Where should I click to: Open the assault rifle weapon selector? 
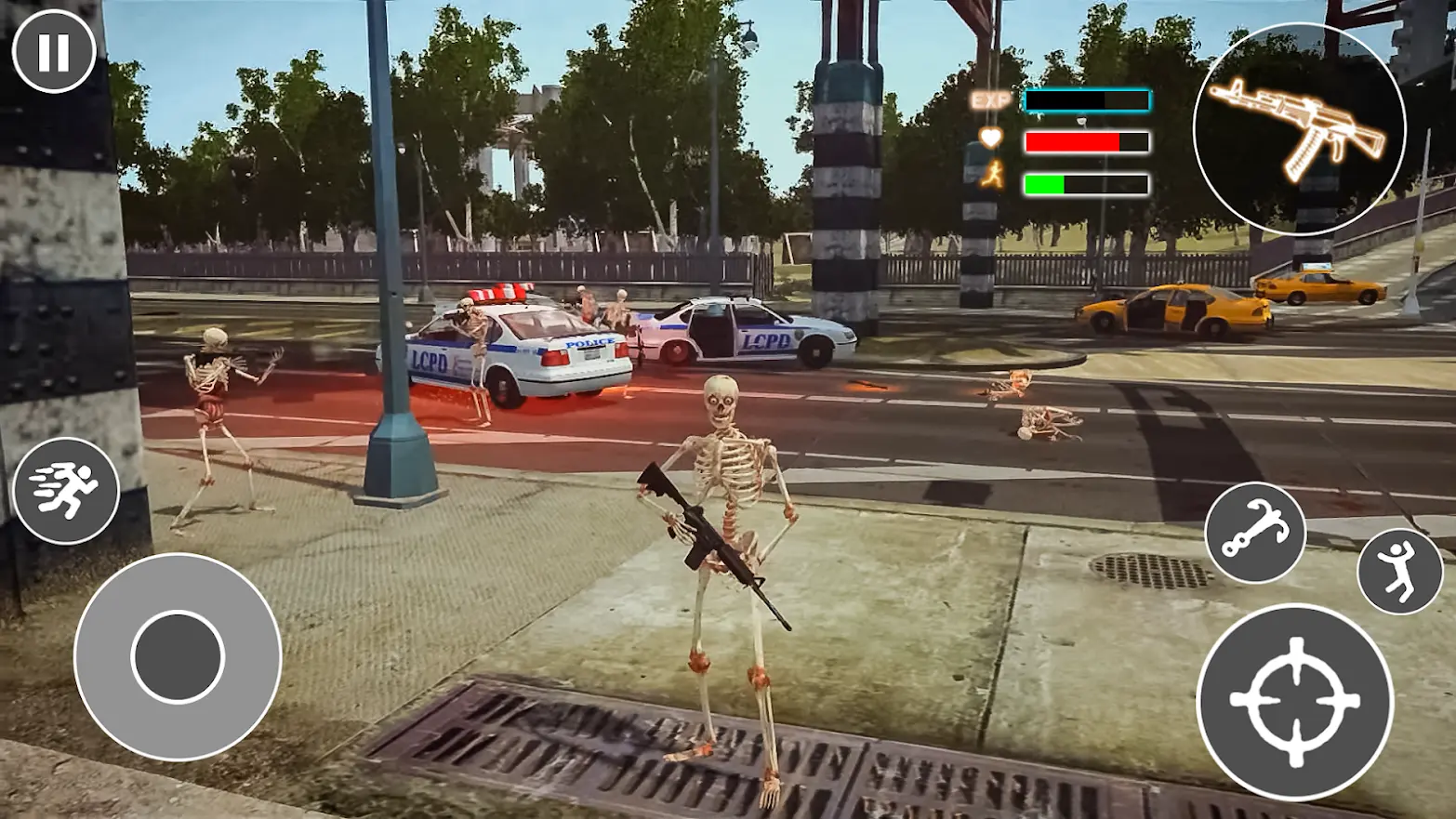point(1299,128)
